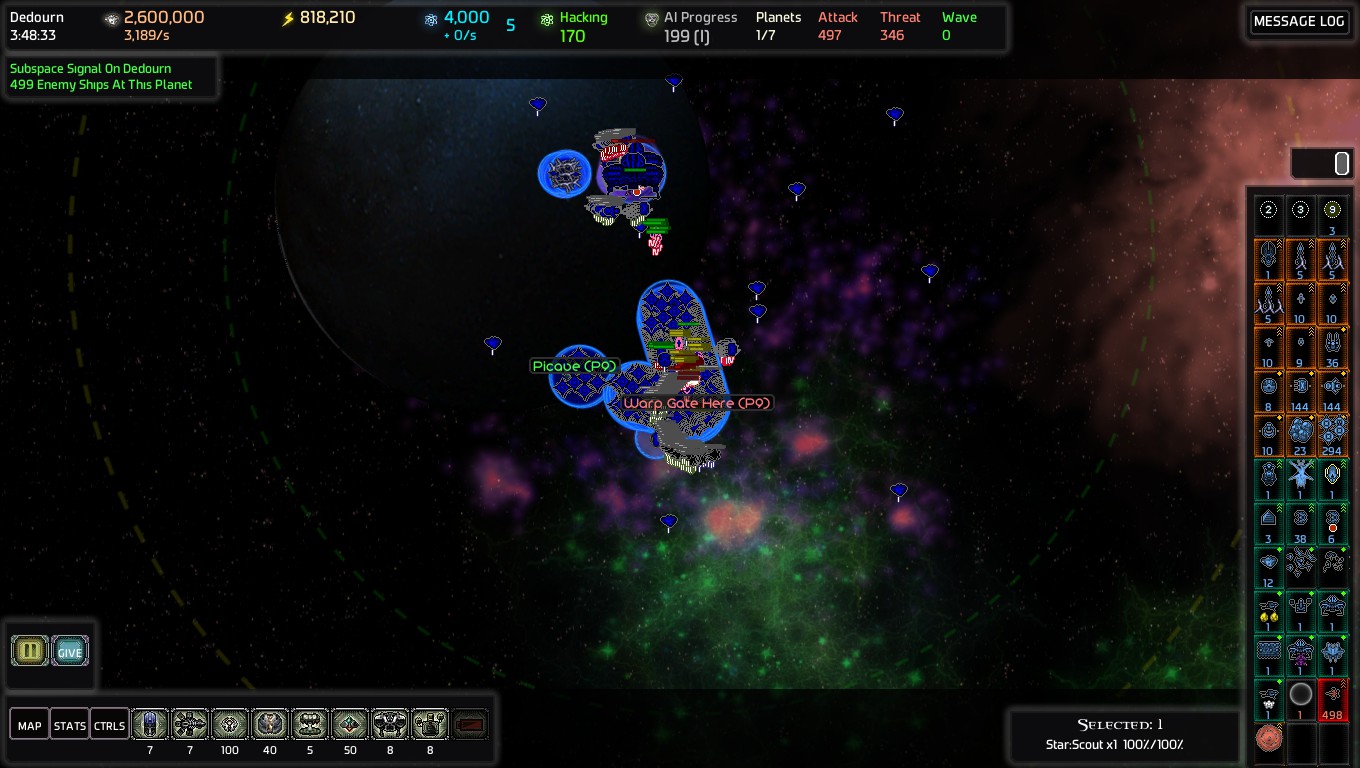Choose the build icon with count 40
1360x768 pixels.
coord(270,724)
